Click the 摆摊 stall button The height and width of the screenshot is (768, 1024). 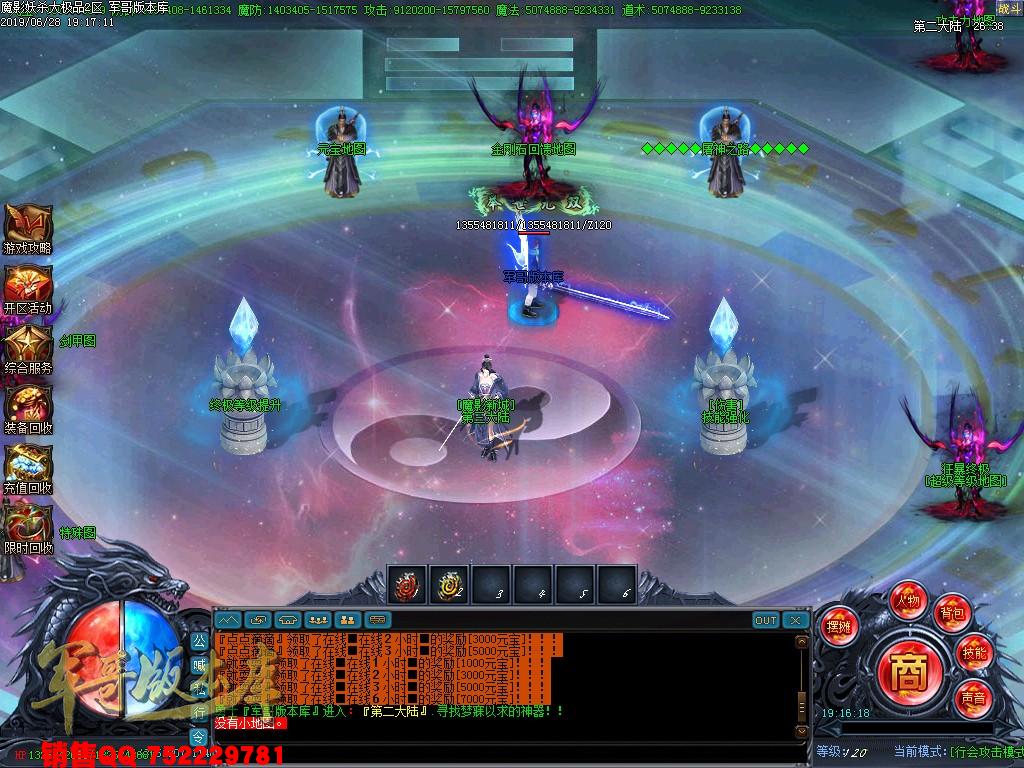837,628
